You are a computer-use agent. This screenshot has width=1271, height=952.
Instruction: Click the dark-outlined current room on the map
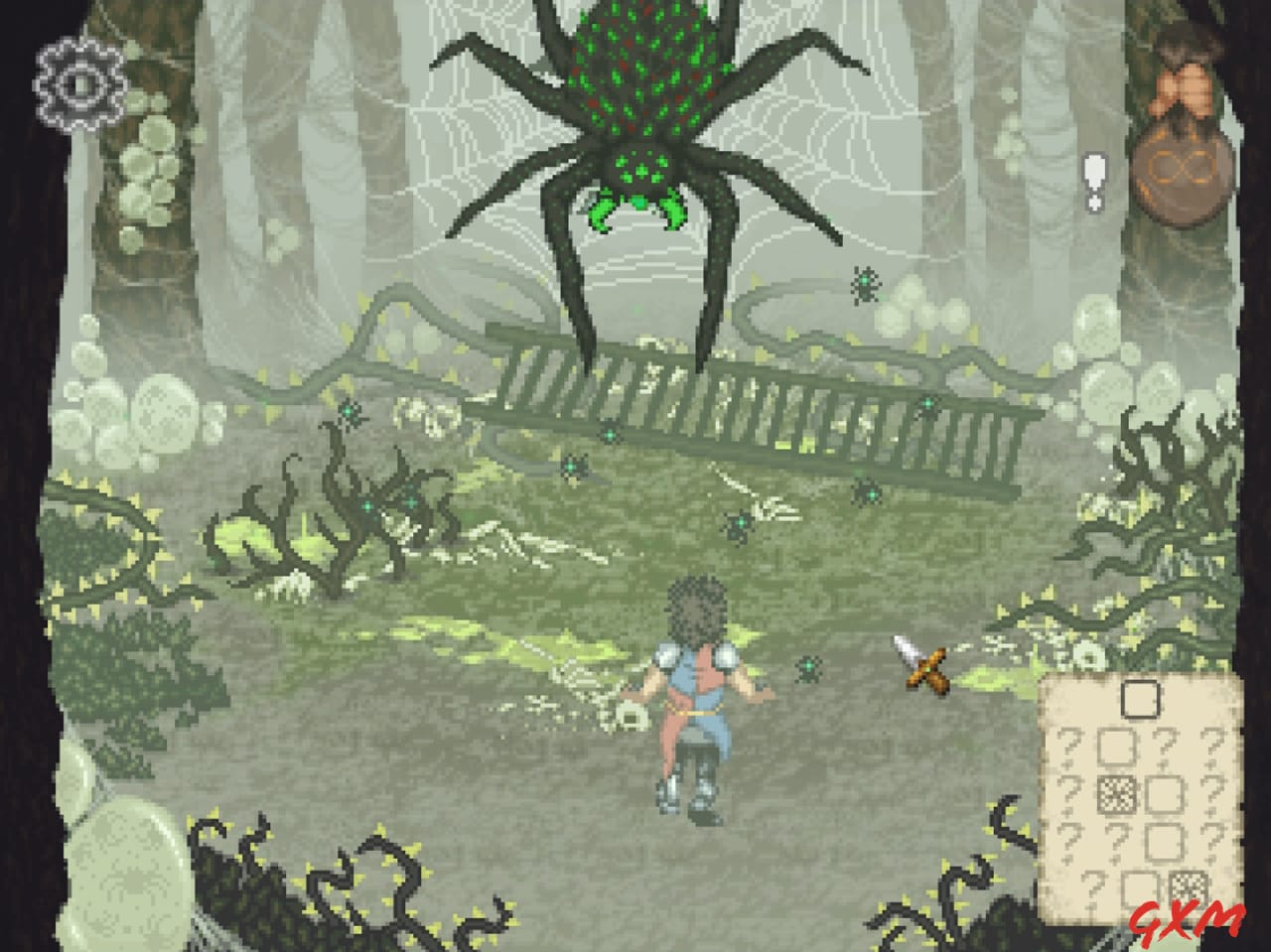(x=1140, y=697)
